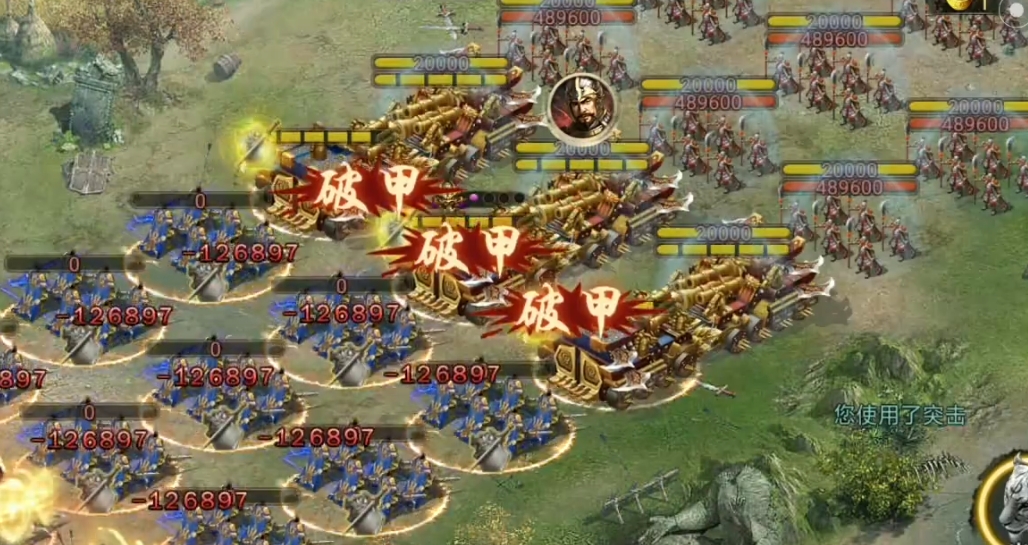Select the enemy general's round portrait
This screenshot has width=1028, height=545.
[x=581, y=104]
